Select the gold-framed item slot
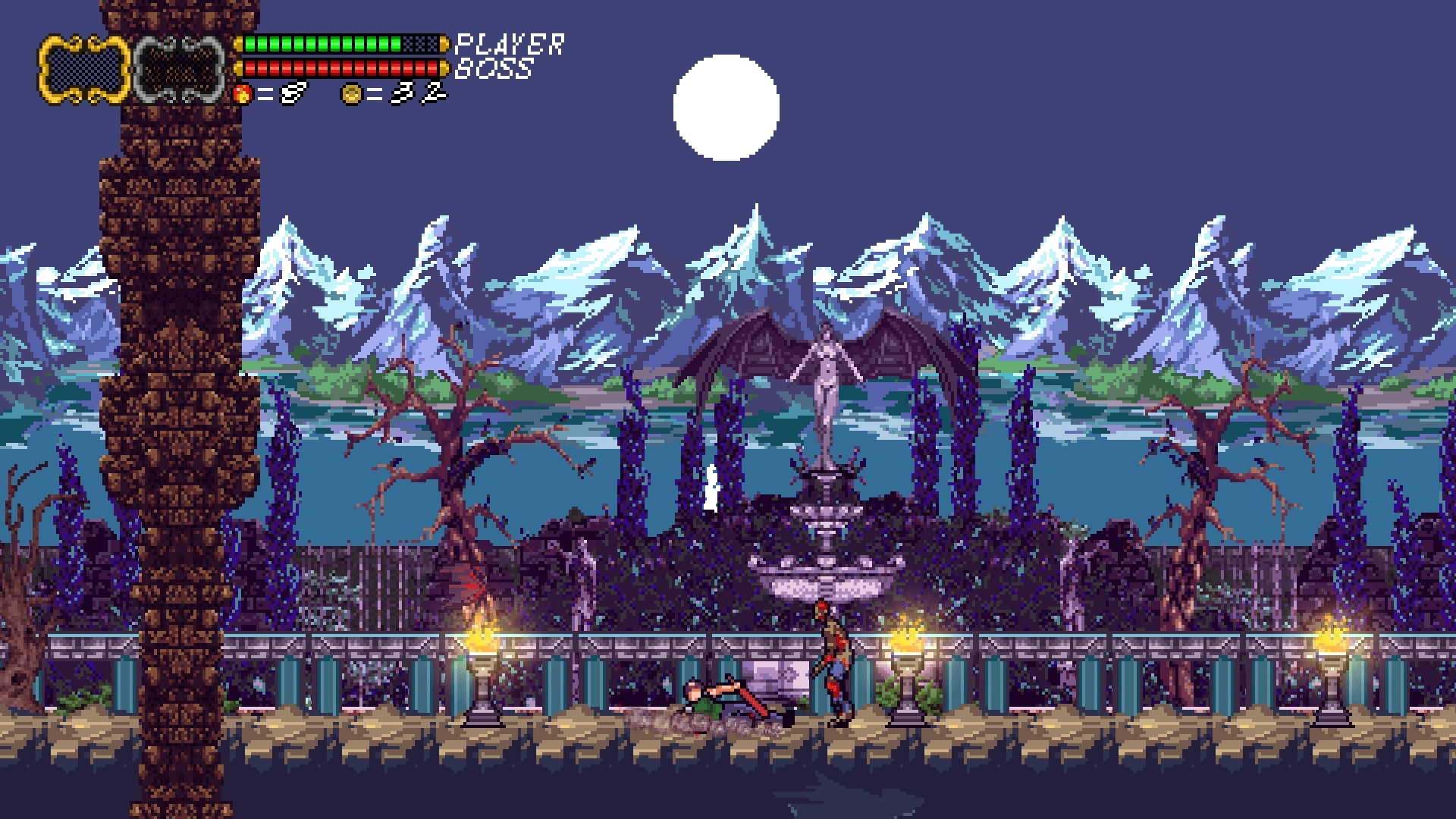Viewport: 1456px width, 819px height. point(84,69)
